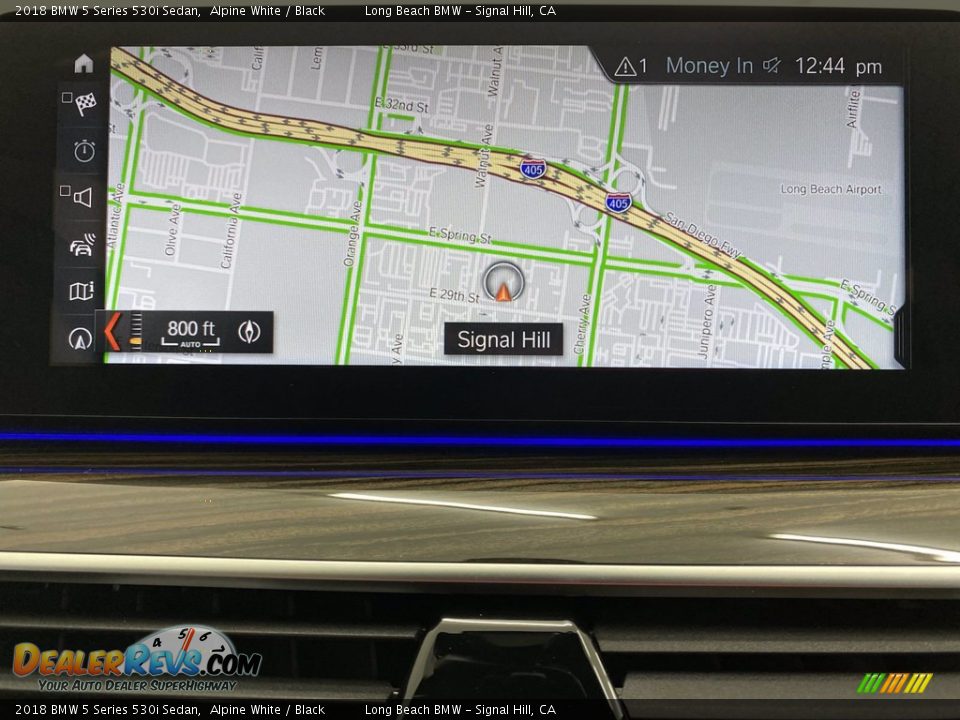Change map orientation with compass icon

[x=249, y=332]
